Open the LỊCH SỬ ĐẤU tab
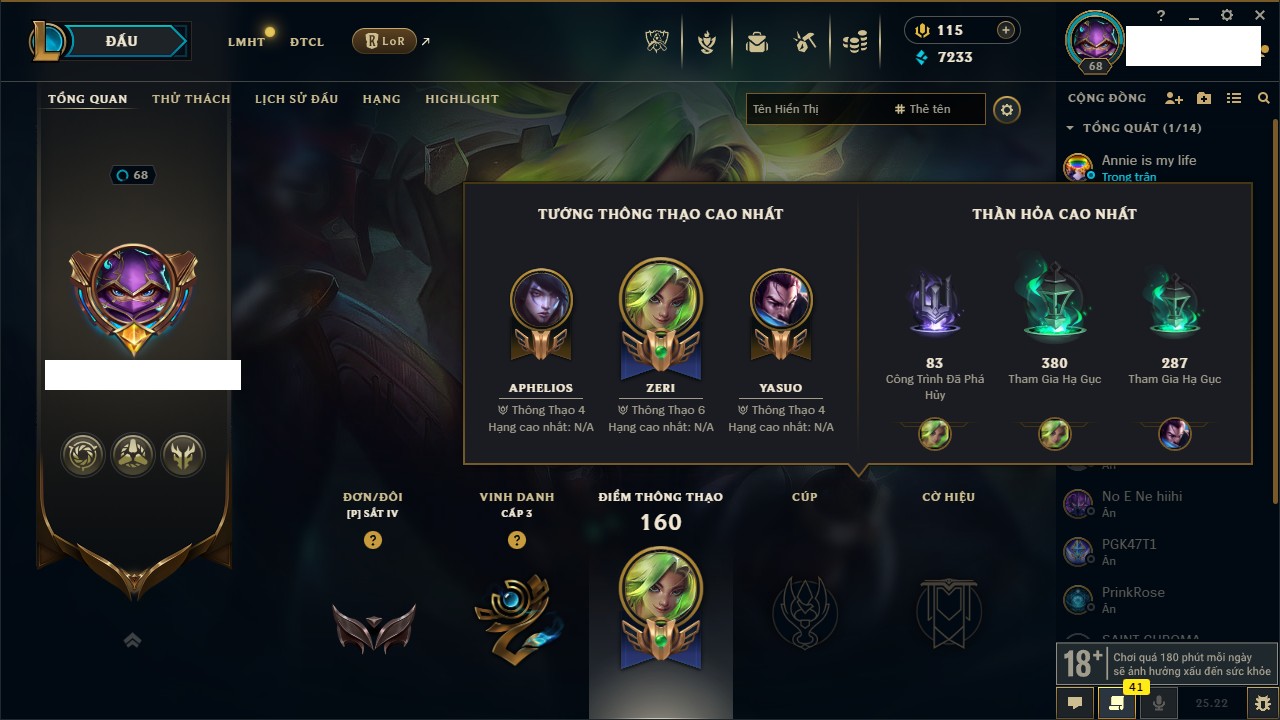Viewport: 1280px width, 720px height. pyautogui.click(x=296, y=99)
